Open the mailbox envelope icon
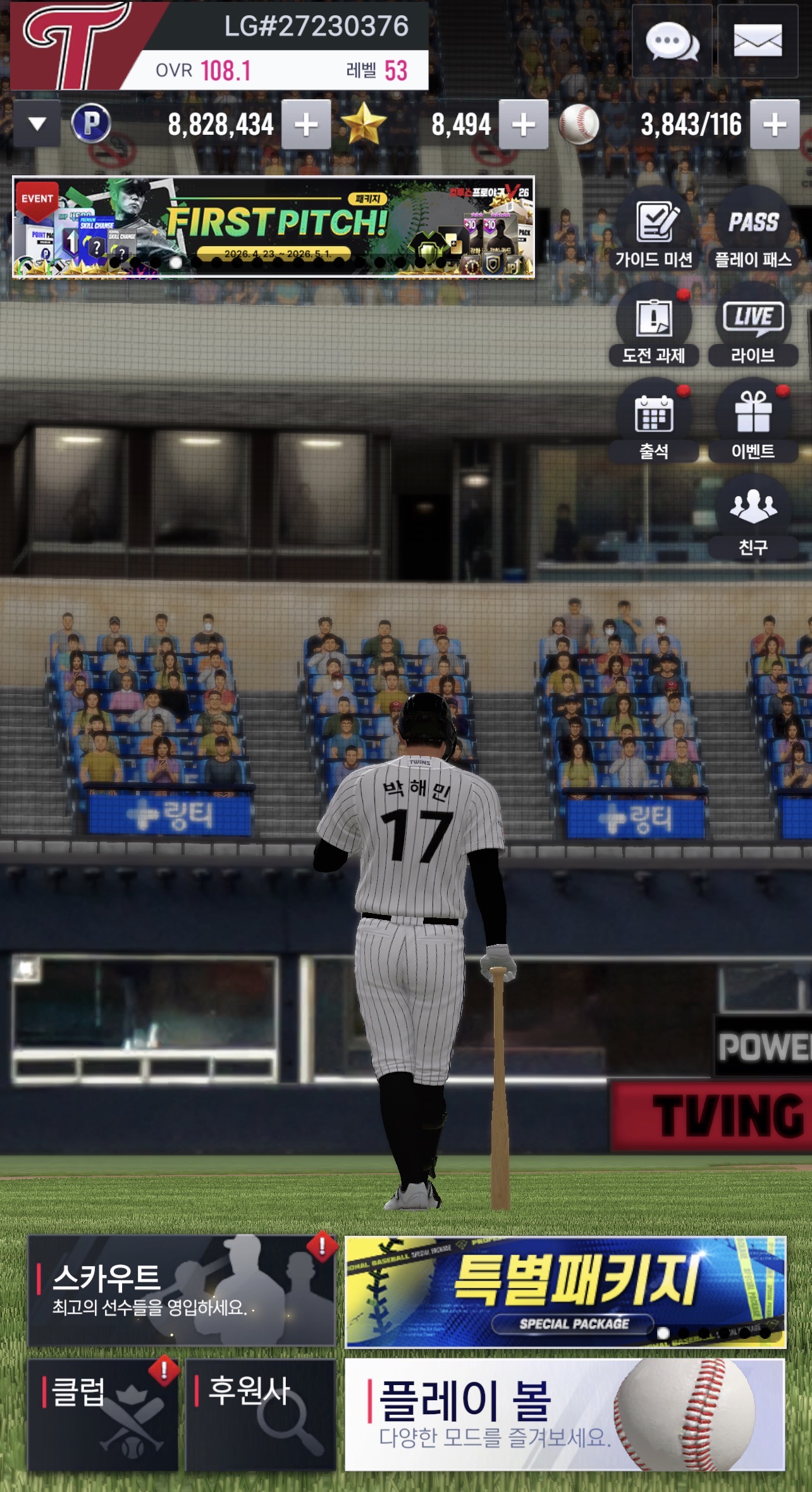 [758, 42]
